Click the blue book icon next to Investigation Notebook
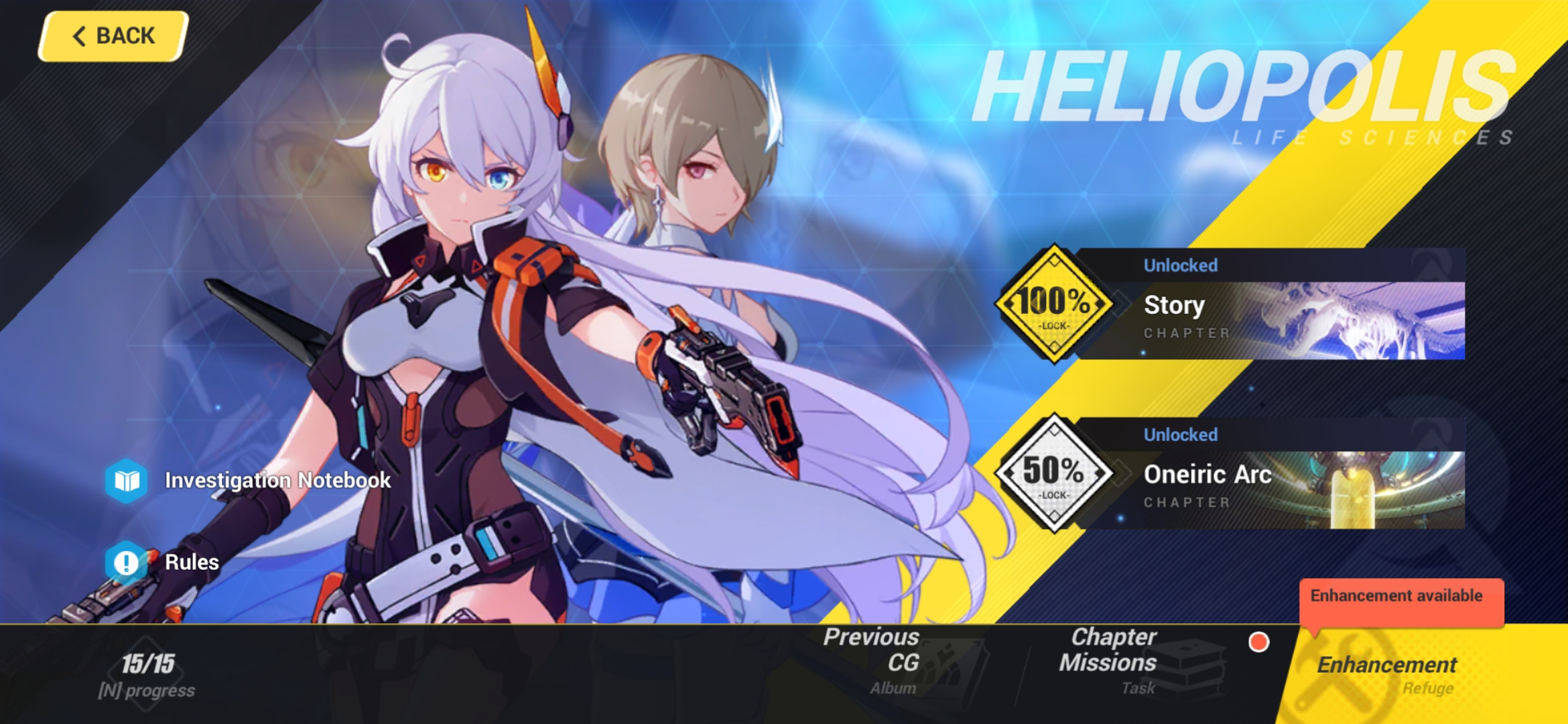Viewport: 1568px width, 724px height. pyautogui.click(x=127, y=480)
